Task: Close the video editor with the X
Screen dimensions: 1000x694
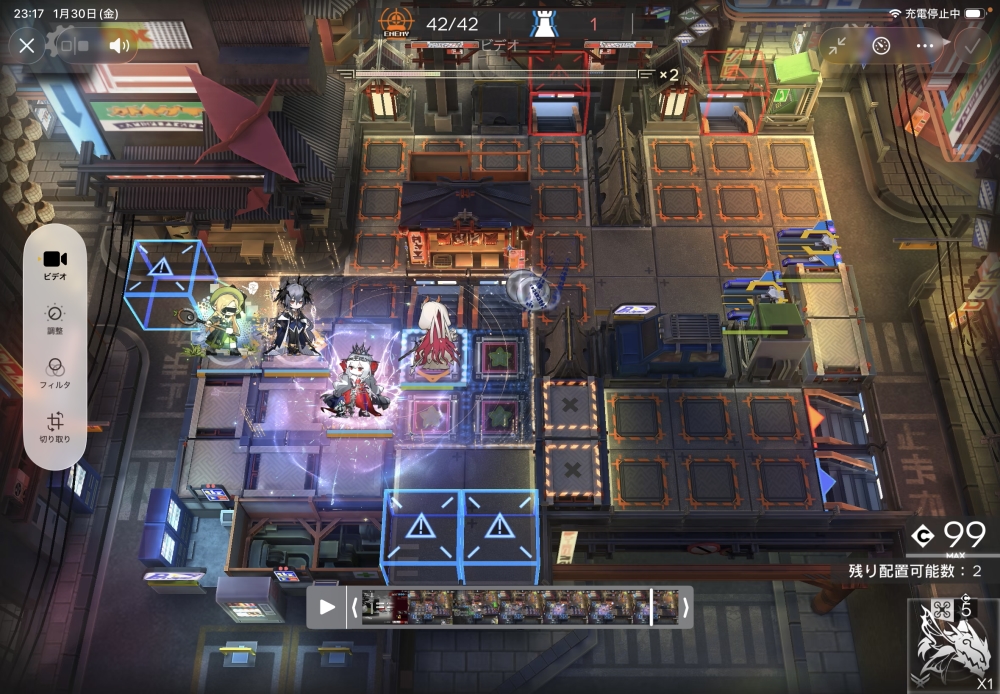Action: click(27, 45)
